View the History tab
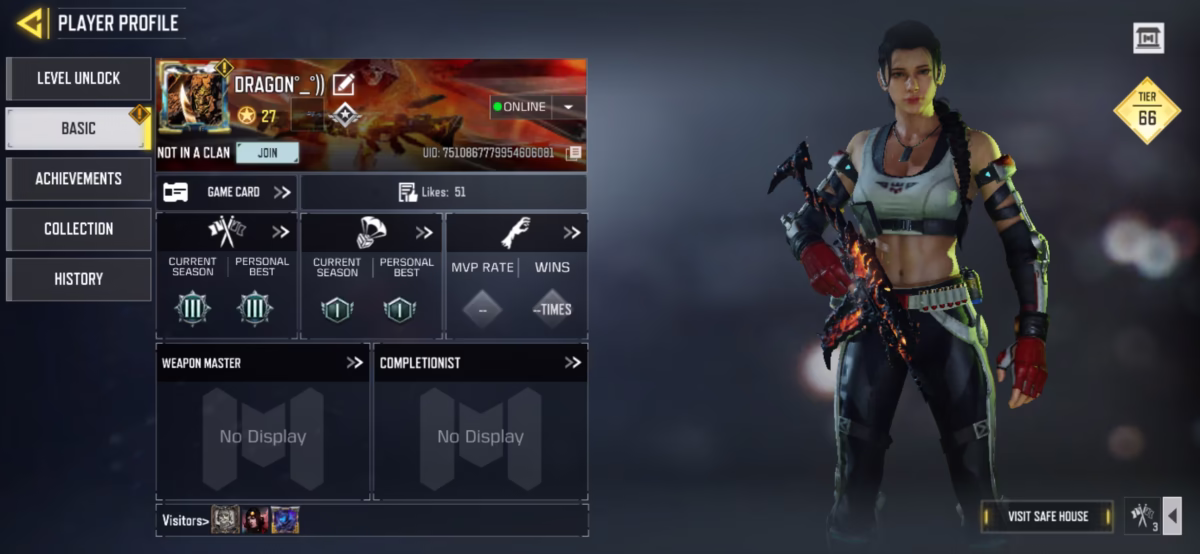 pyautogui.click(x=78, y=279)
